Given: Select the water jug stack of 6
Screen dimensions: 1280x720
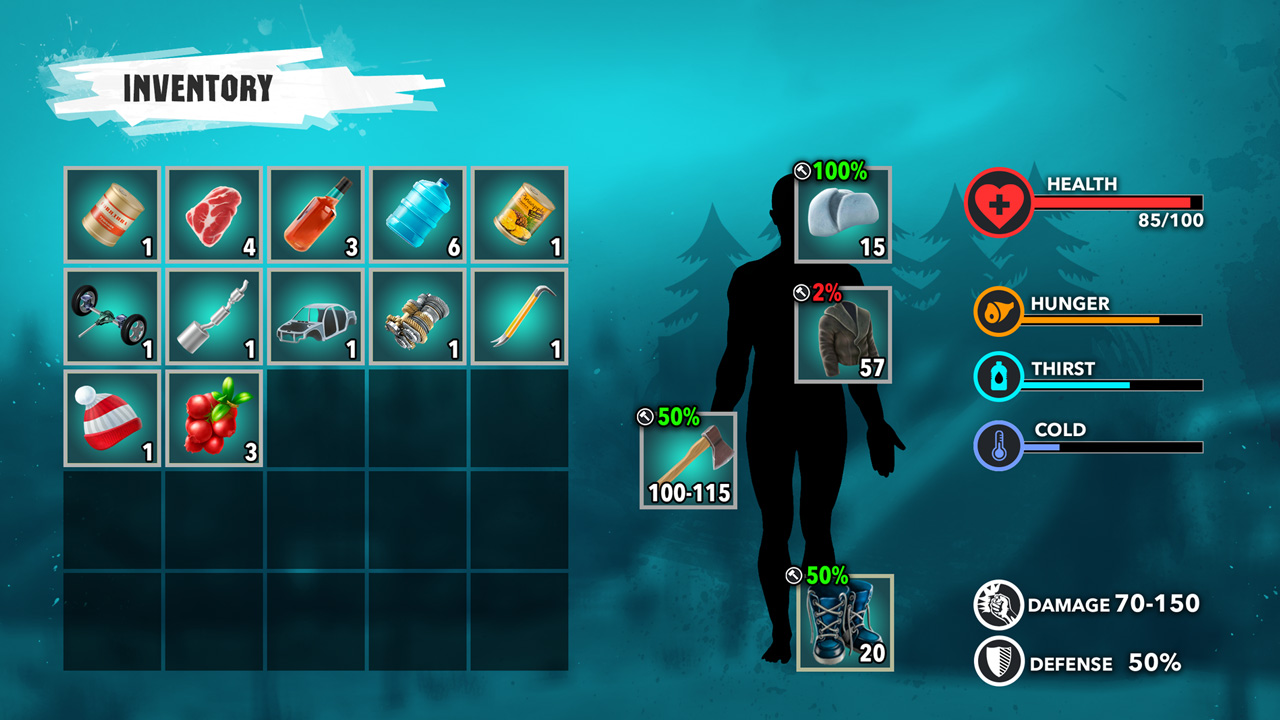Looking at the screenshot, I should coord(416,211).
